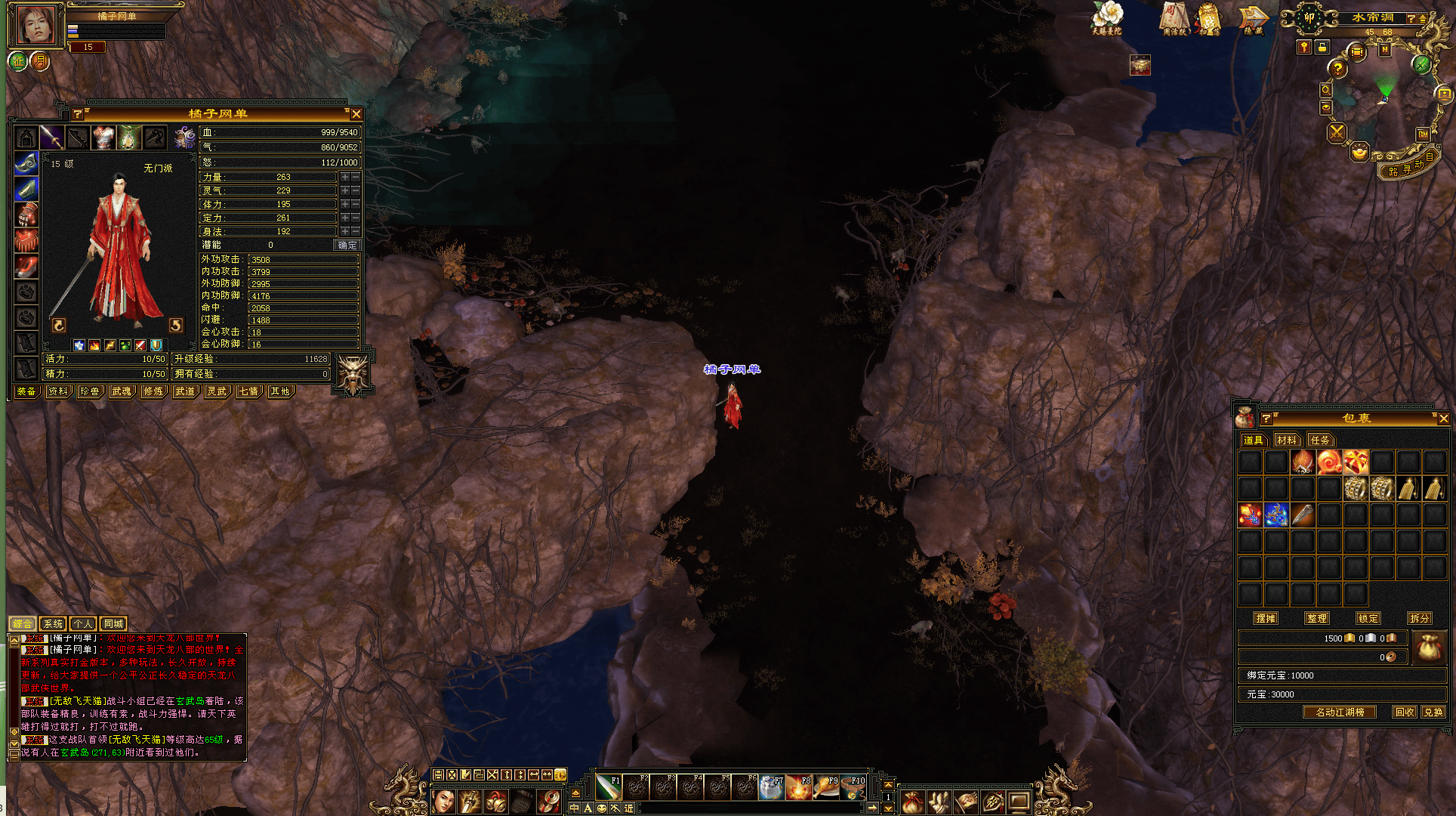Viewport: 1456px width, 816px height.
Task: Switch to the 资料 tab
Action: 58,391
